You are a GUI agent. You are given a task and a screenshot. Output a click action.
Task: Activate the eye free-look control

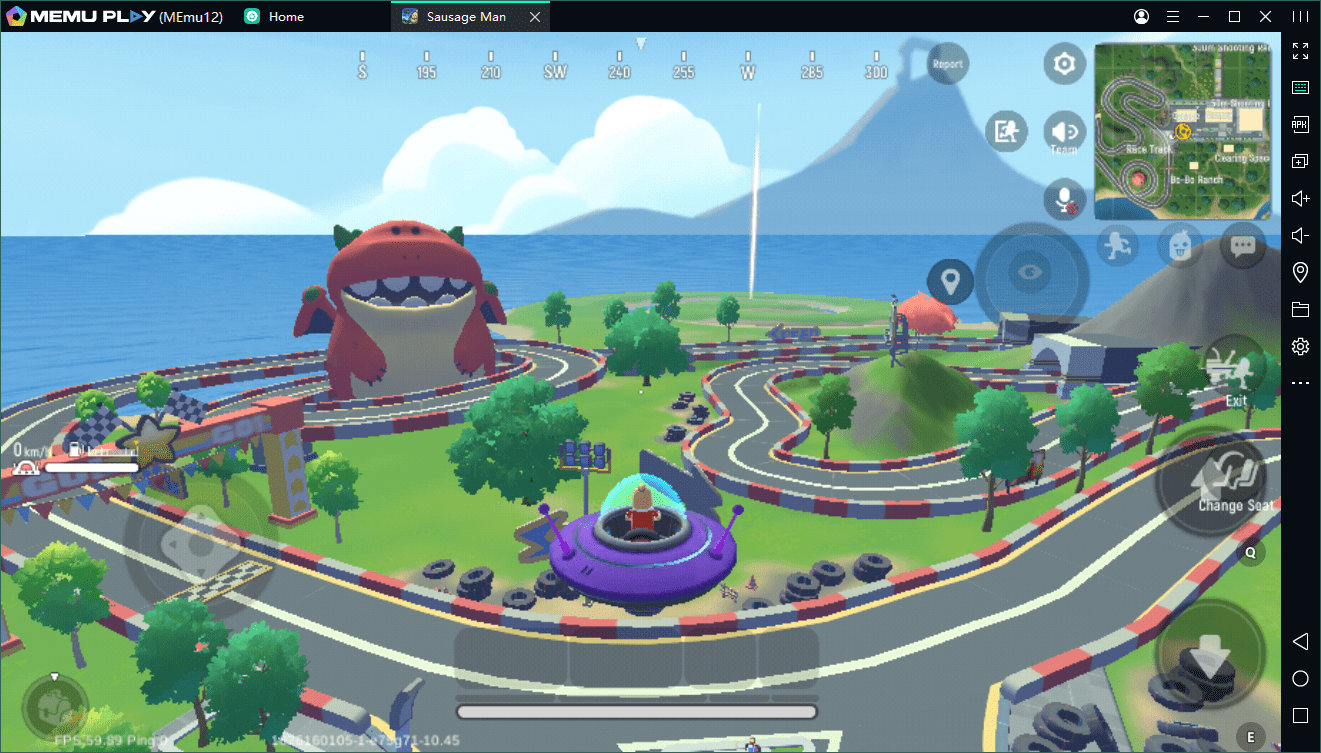[1030, 273]
